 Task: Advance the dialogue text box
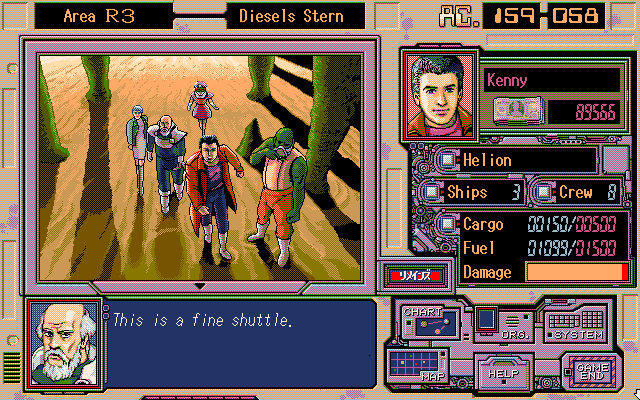click(x=240, y=340)
